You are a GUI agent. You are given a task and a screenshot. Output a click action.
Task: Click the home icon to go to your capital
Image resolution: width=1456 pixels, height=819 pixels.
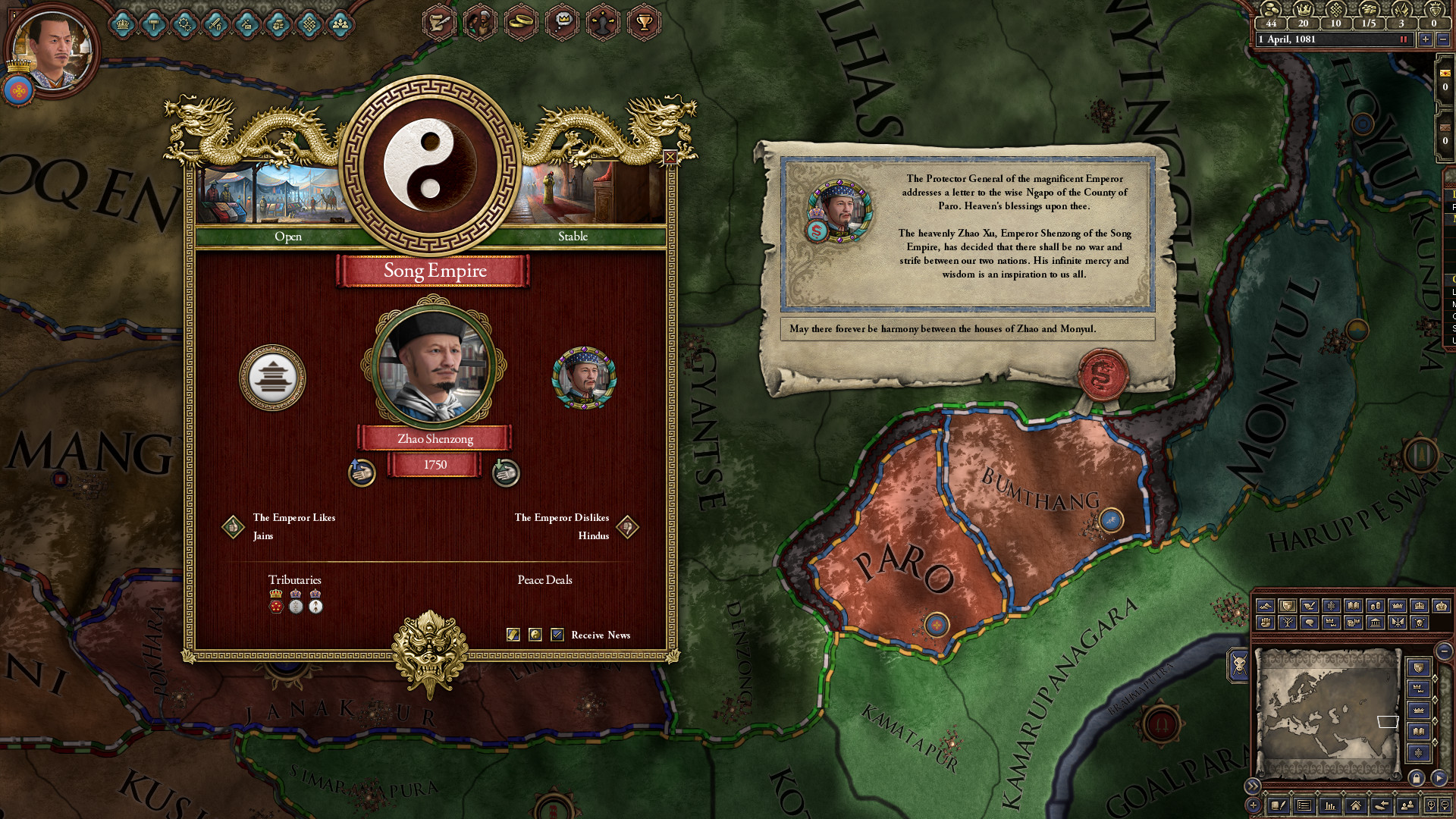[1357, 806]
